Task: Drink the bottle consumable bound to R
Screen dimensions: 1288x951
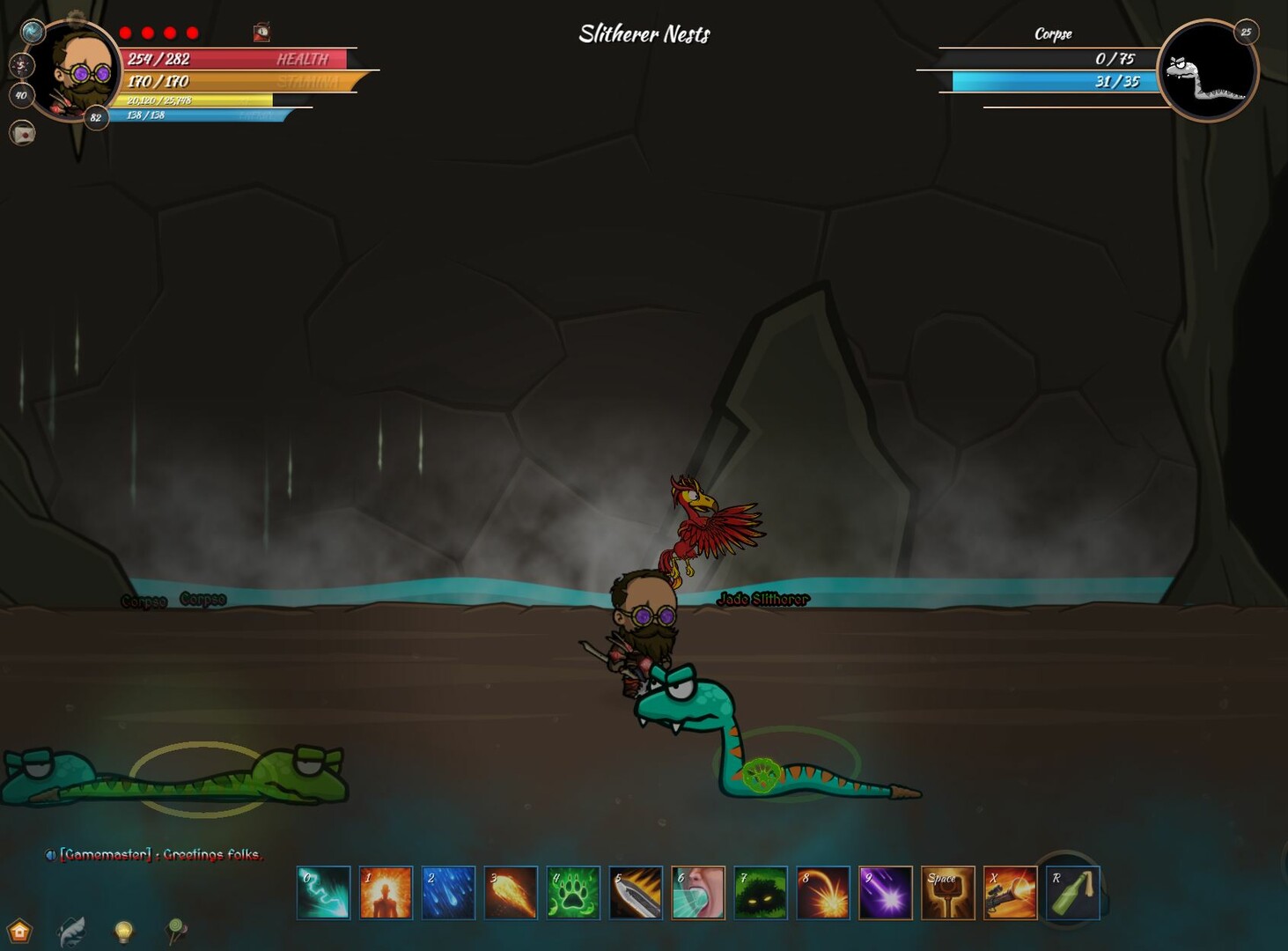Action: (x=1073, y=892)
